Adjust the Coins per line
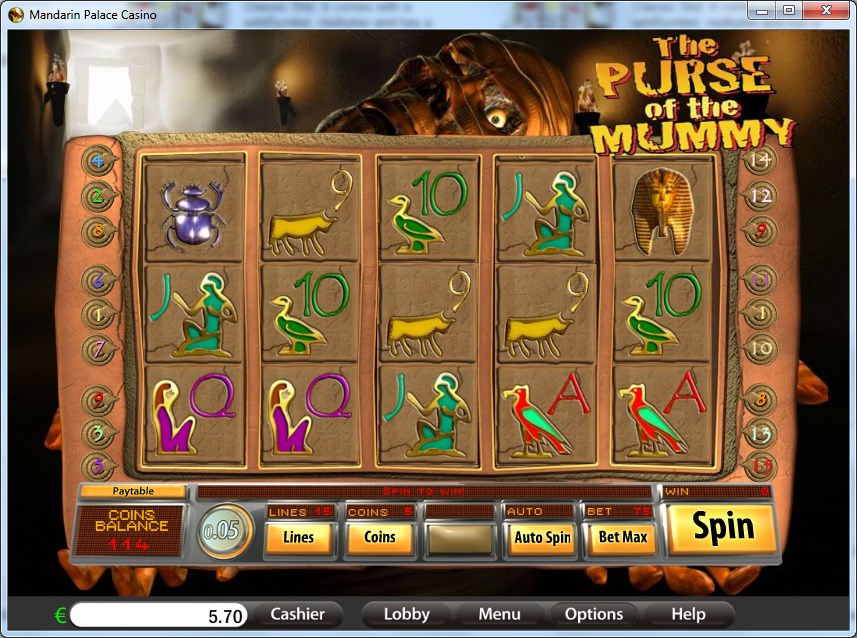The image size is (857, 638). (x=380, y=537)
